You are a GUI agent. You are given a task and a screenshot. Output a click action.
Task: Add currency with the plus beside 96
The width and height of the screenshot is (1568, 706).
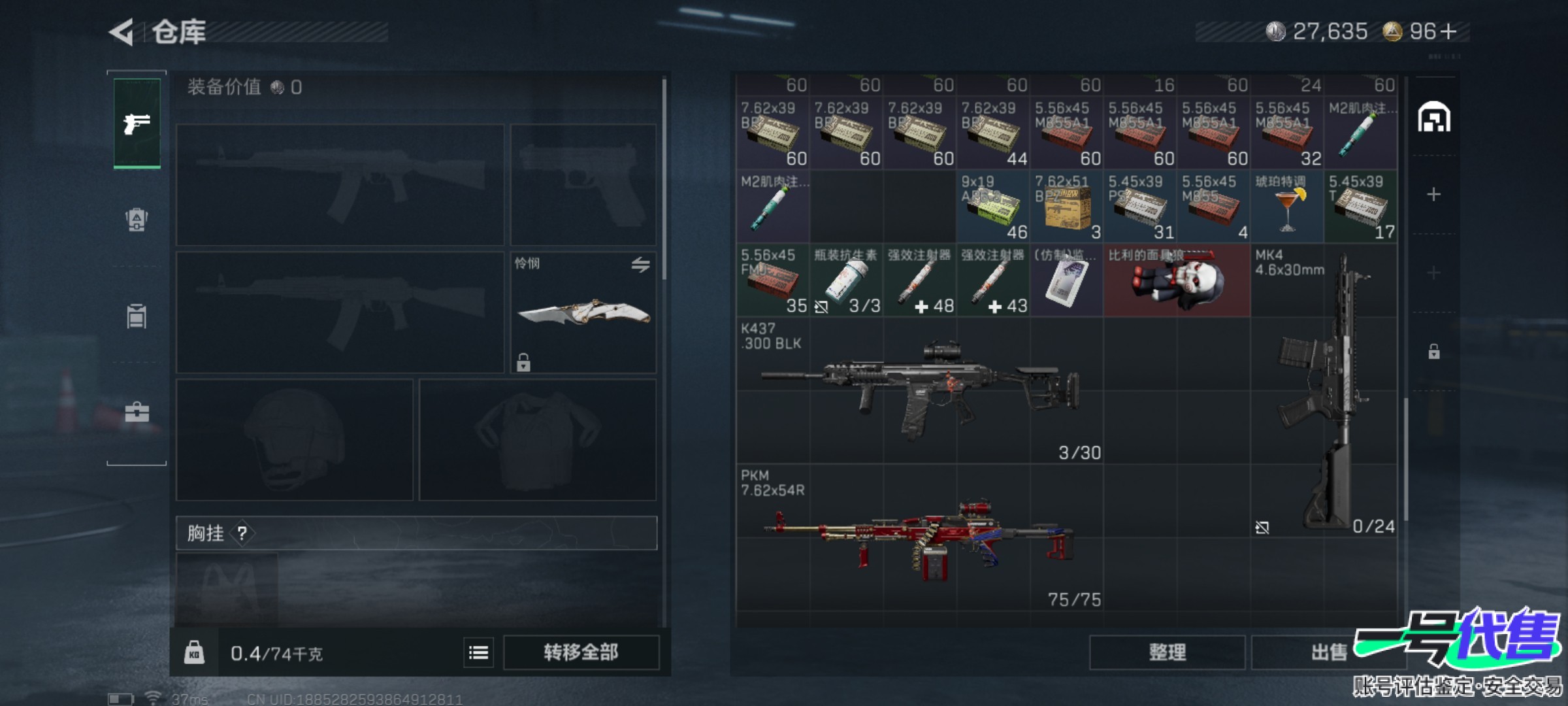(1448, 31)
